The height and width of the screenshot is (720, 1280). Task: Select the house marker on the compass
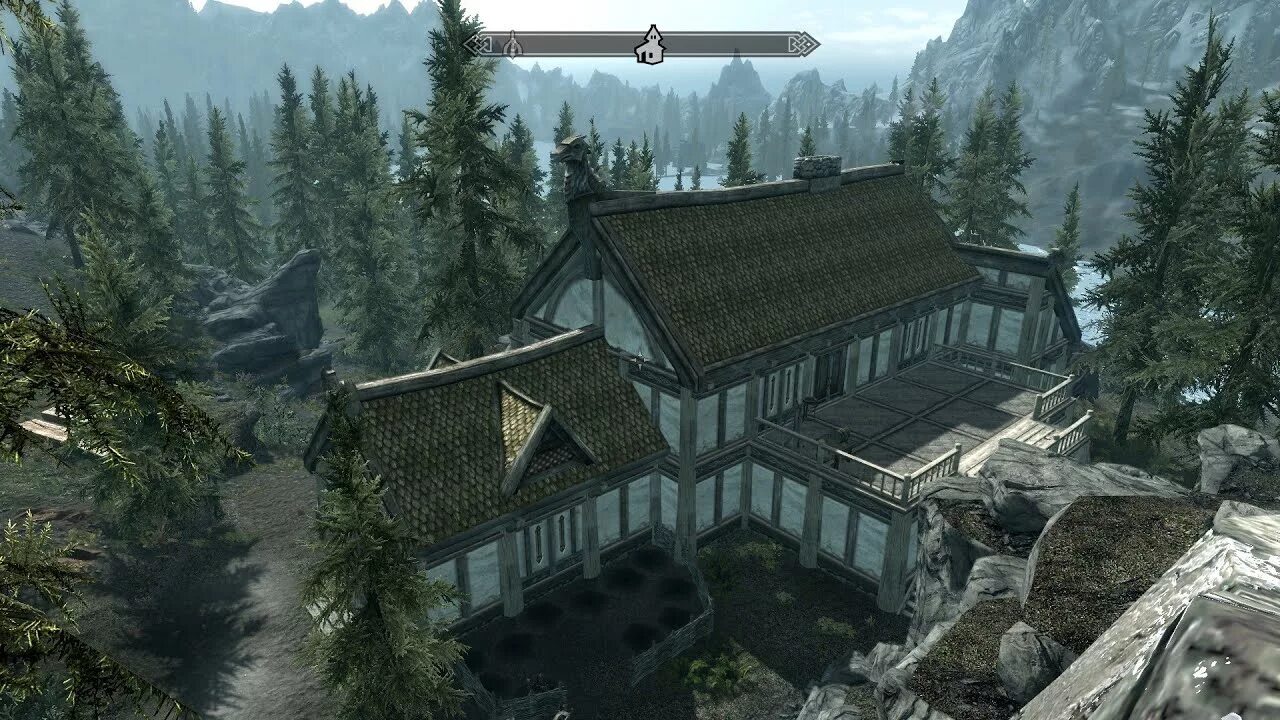tap(650, 44)
